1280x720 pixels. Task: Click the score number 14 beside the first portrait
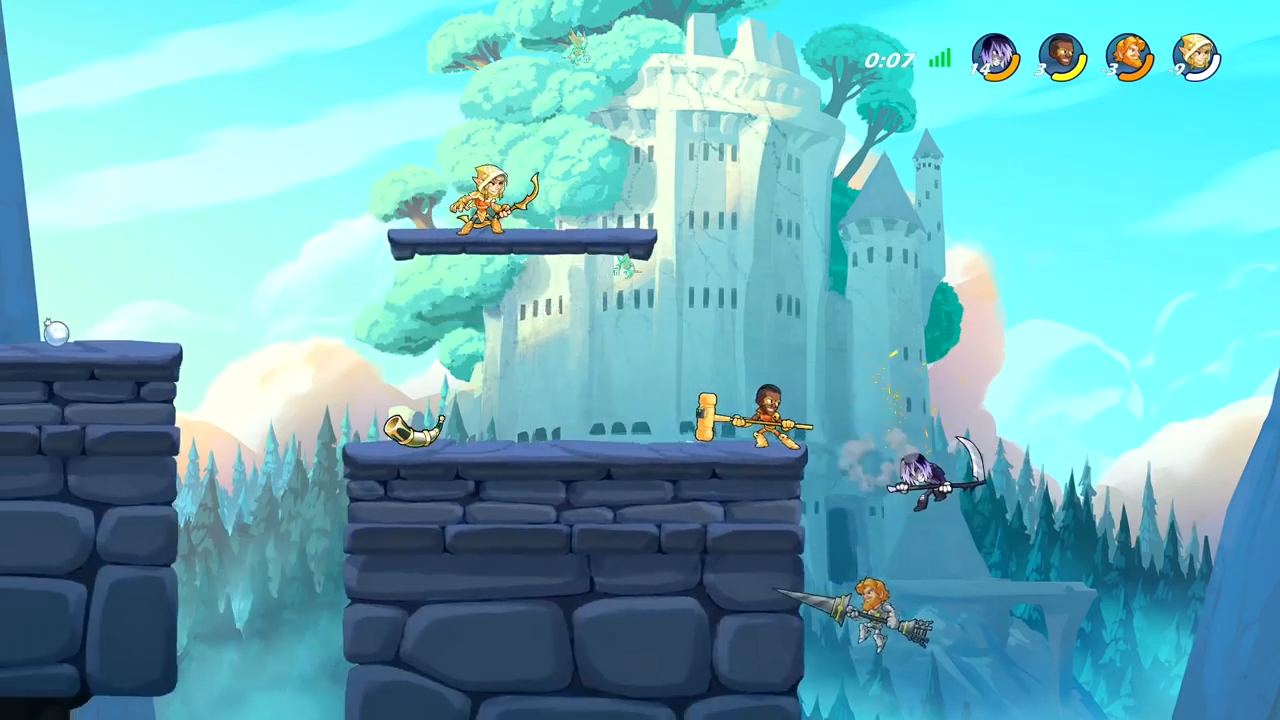[978, 68]
